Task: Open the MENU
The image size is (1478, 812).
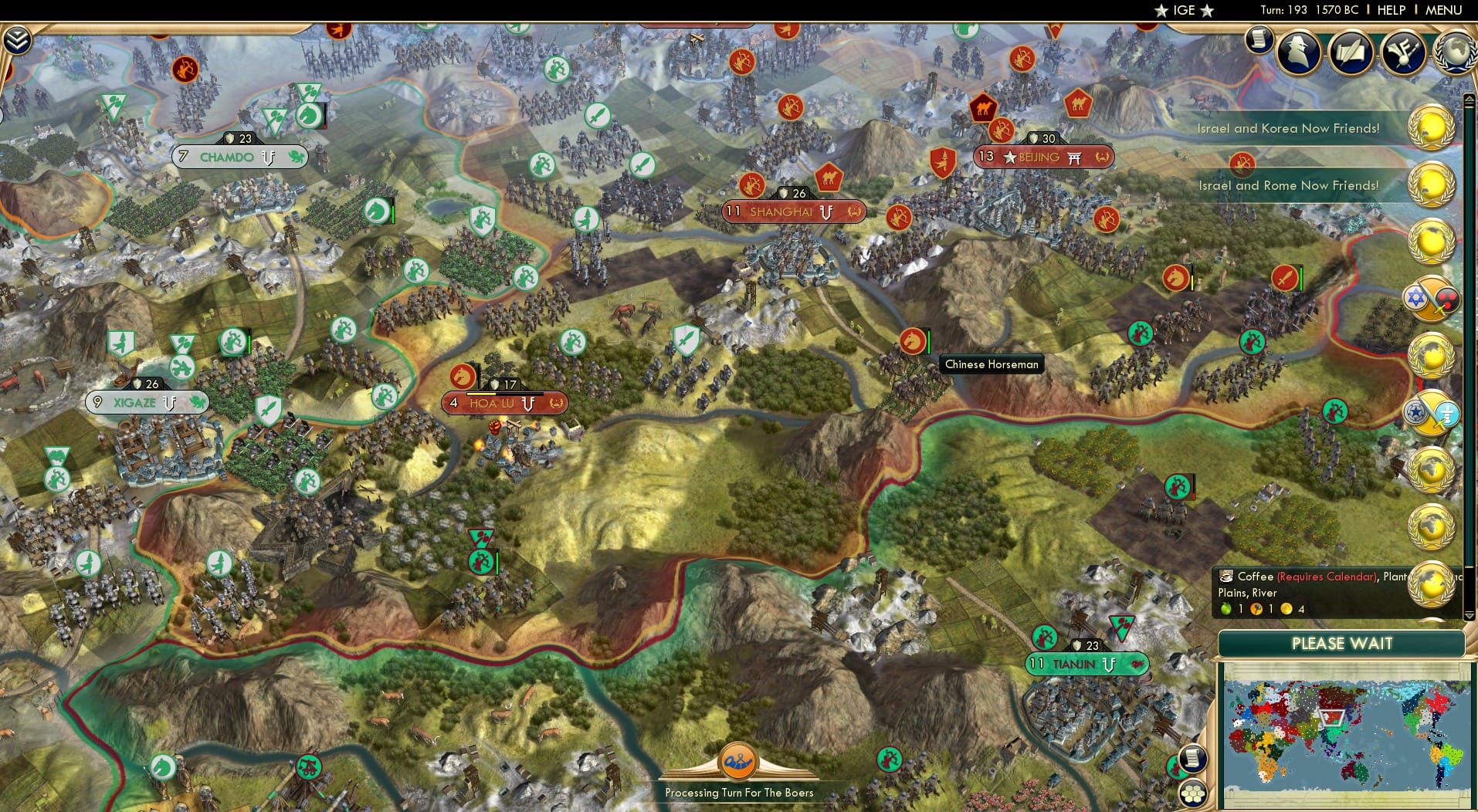Action: (1446, 10)
